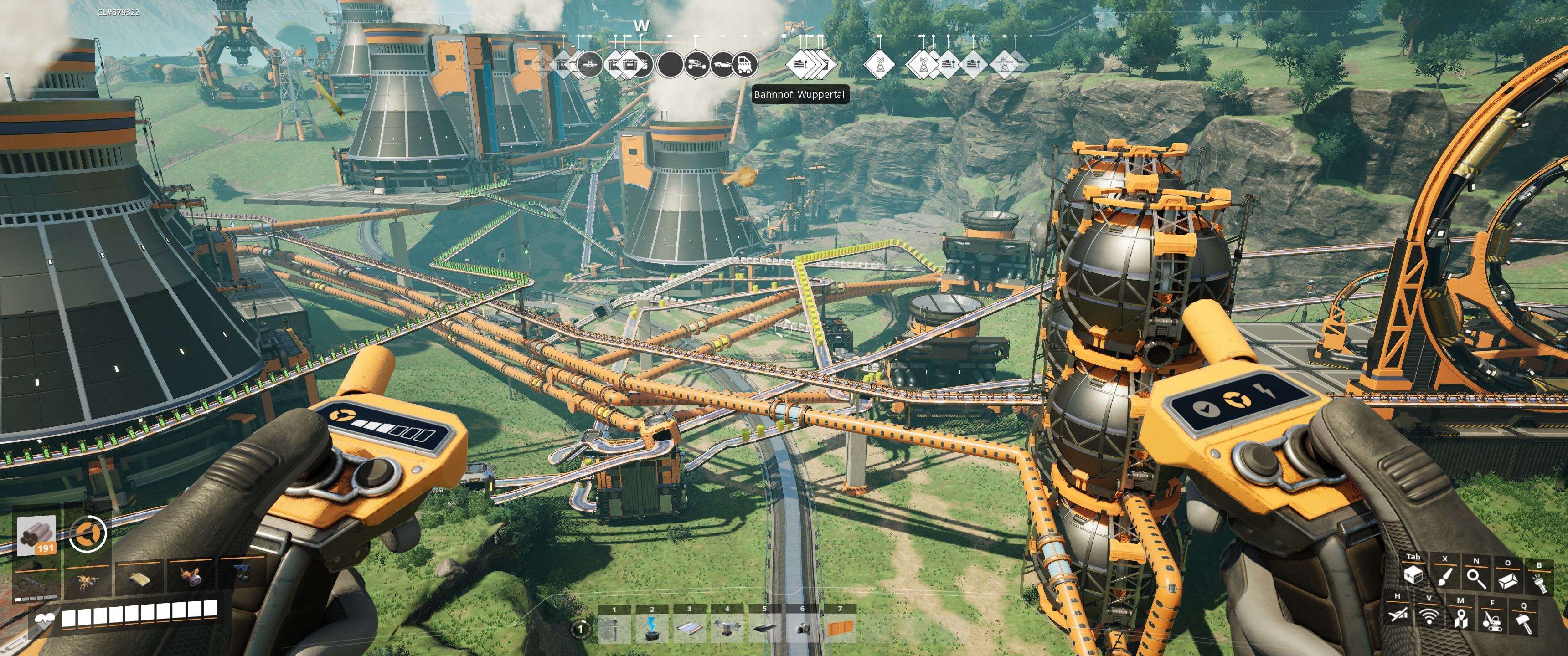1568x656 pixels.
Task: Select the lightning-bolt power hotbar slot
Action: click(652, 628)
